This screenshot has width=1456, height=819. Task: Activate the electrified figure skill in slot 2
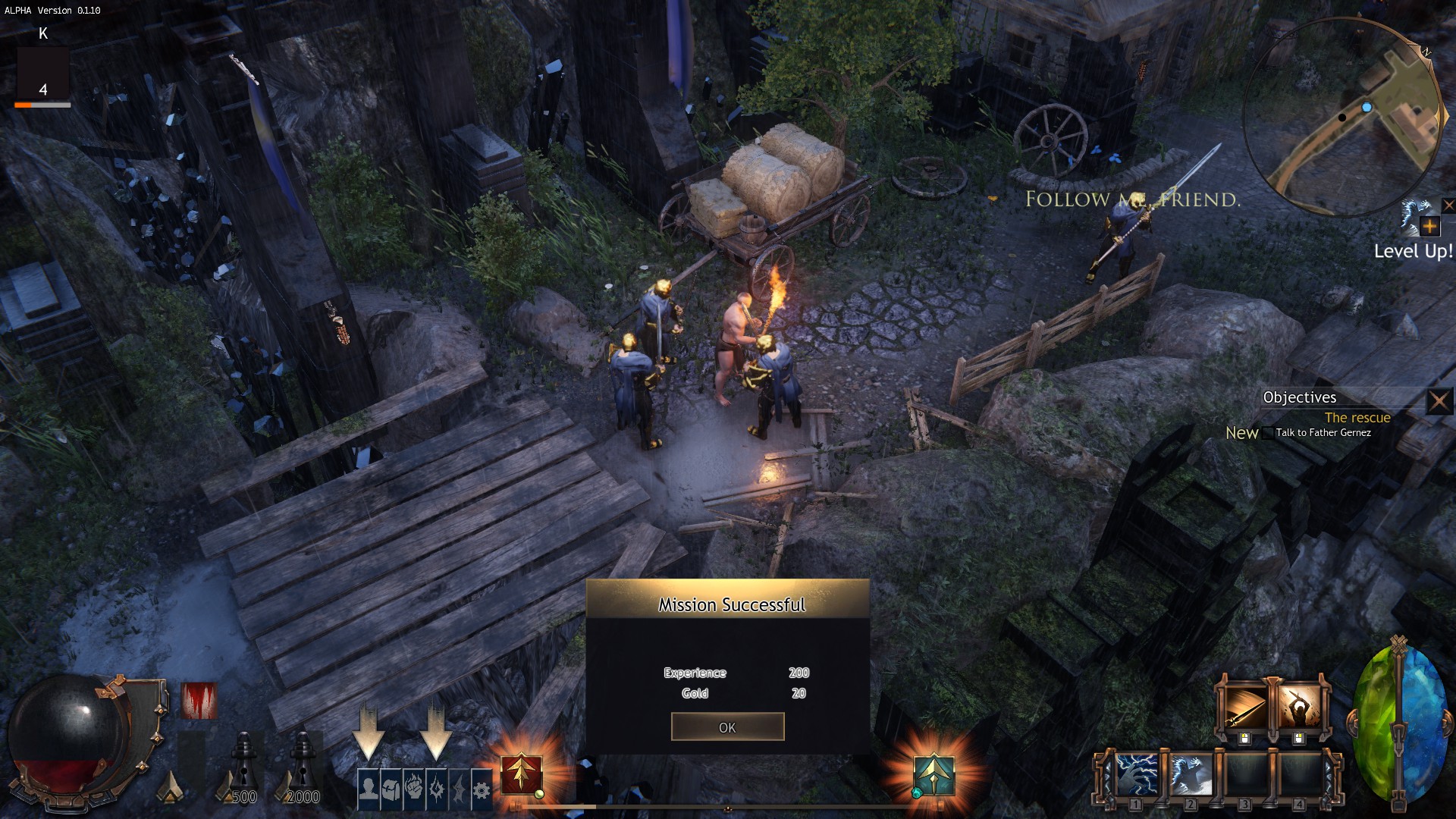[x=1191, y=775]
